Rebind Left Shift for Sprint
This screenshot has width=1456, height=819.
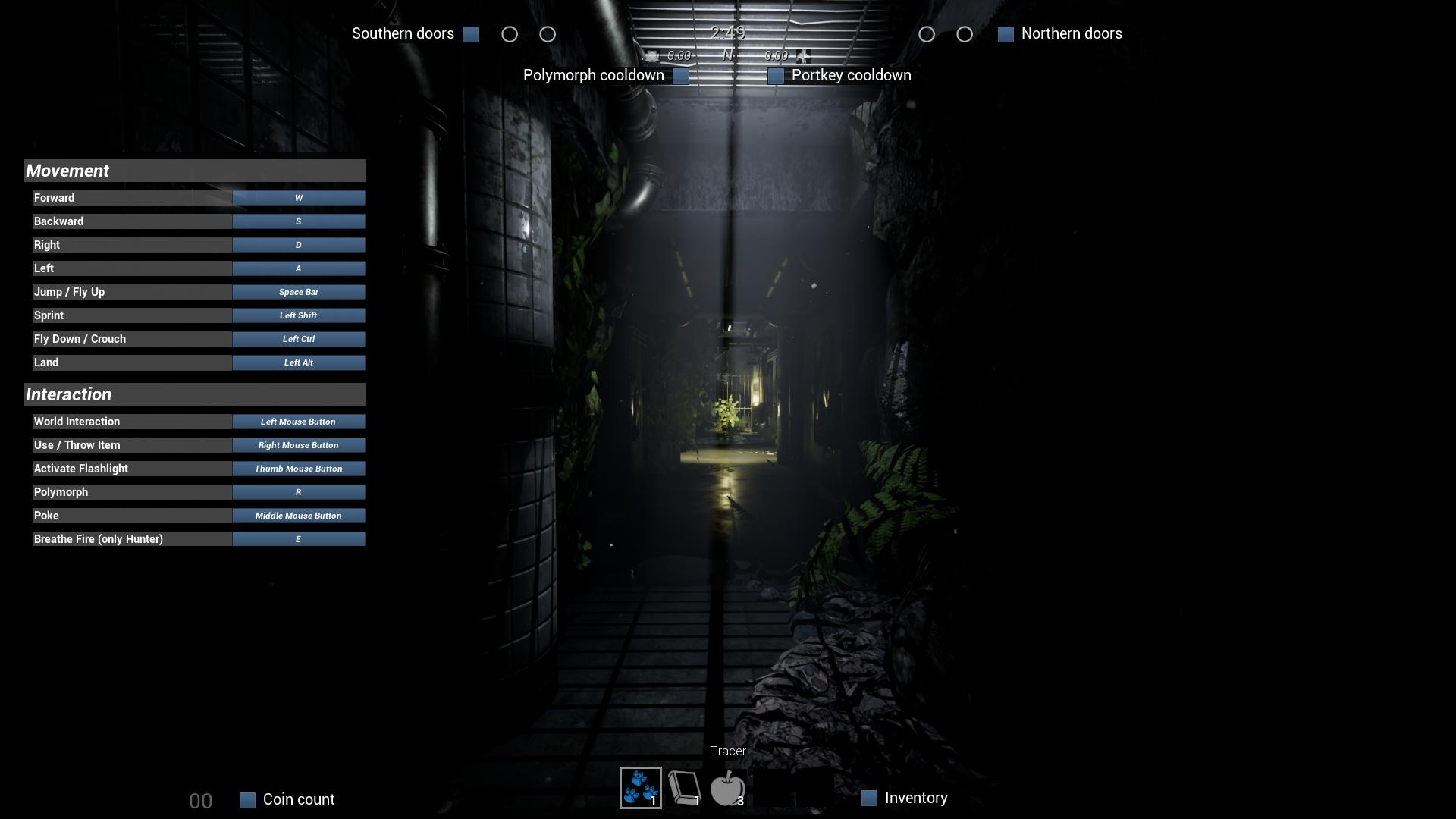[x=298, y=315]
